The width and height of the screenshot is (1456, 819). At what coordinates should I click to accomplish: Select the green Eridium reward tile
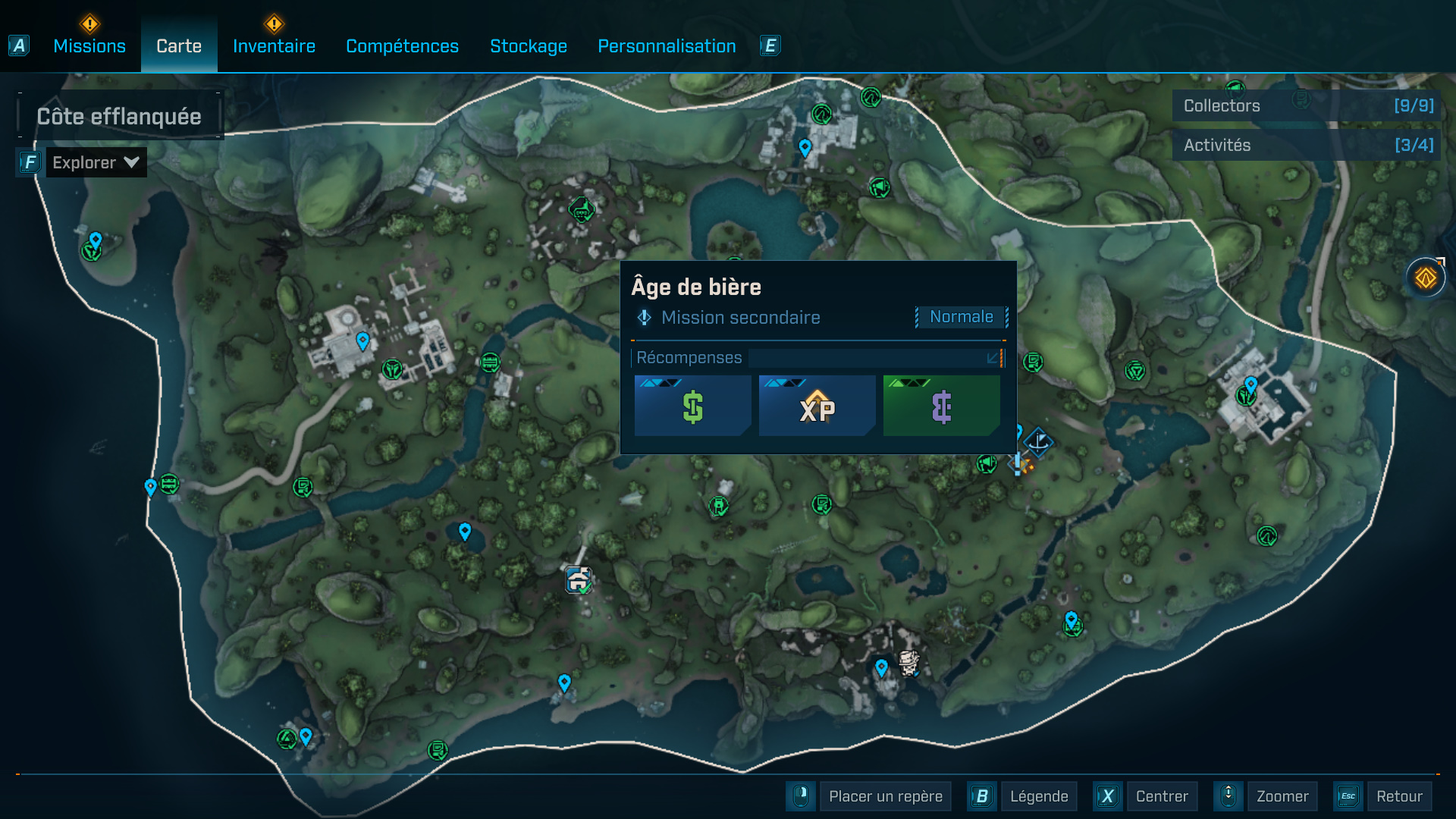(941, 406)
